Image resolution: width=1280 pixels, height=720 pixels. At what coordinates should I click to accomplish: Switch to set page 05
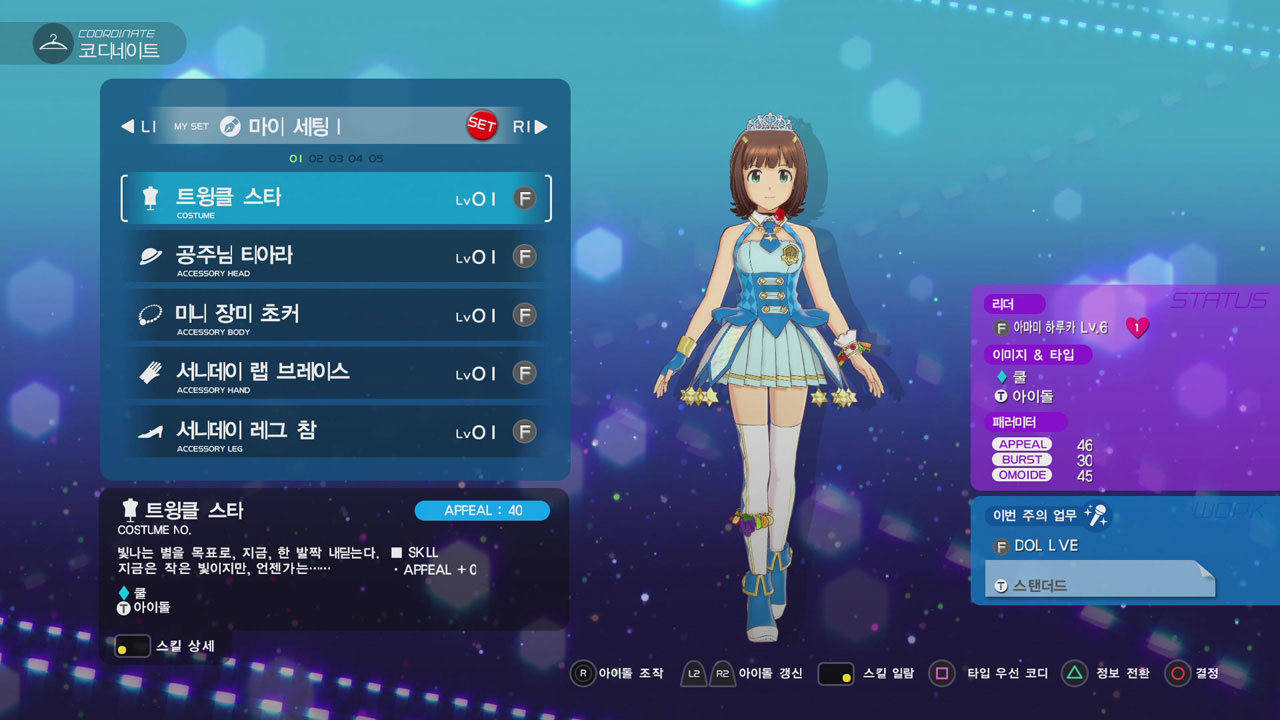pyautogui.click(x=375, y=159)
